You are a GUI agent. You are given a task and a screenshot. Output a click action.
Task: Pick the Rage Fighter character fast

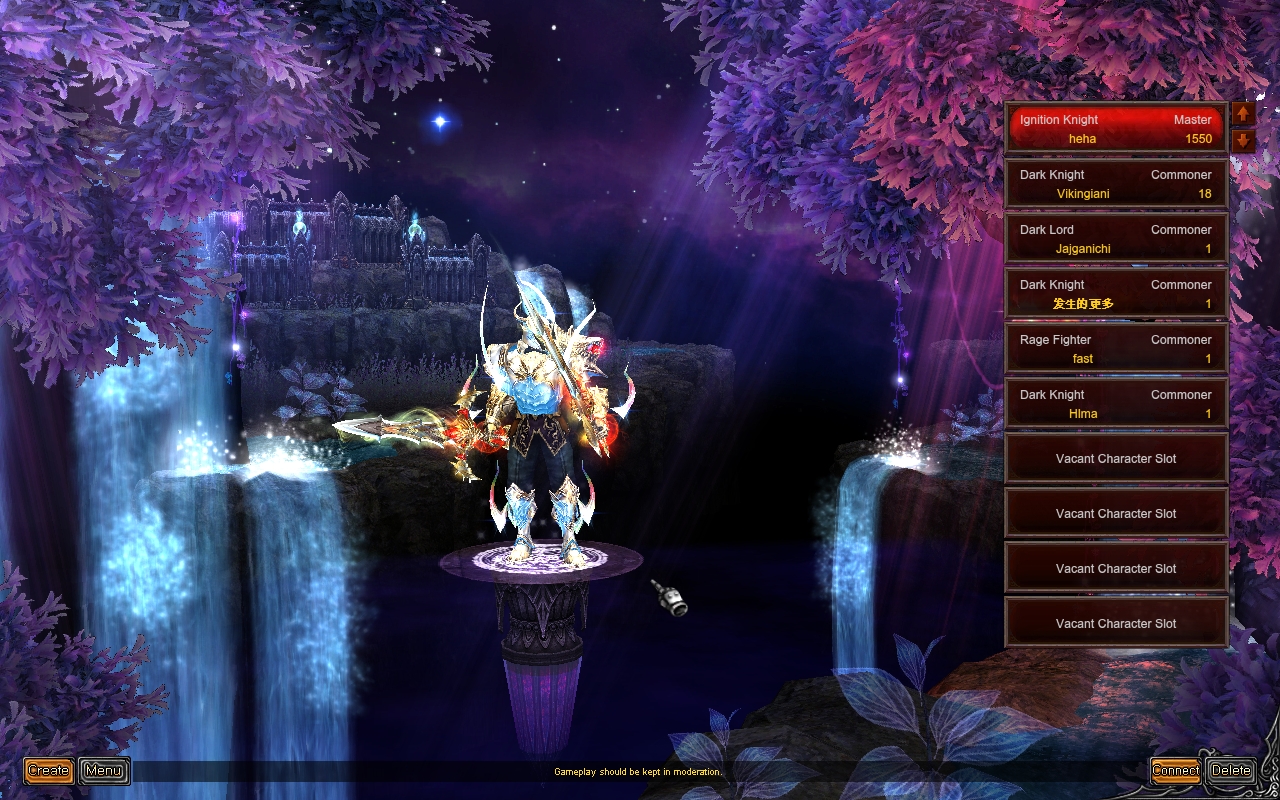[x=1115, y=349]
